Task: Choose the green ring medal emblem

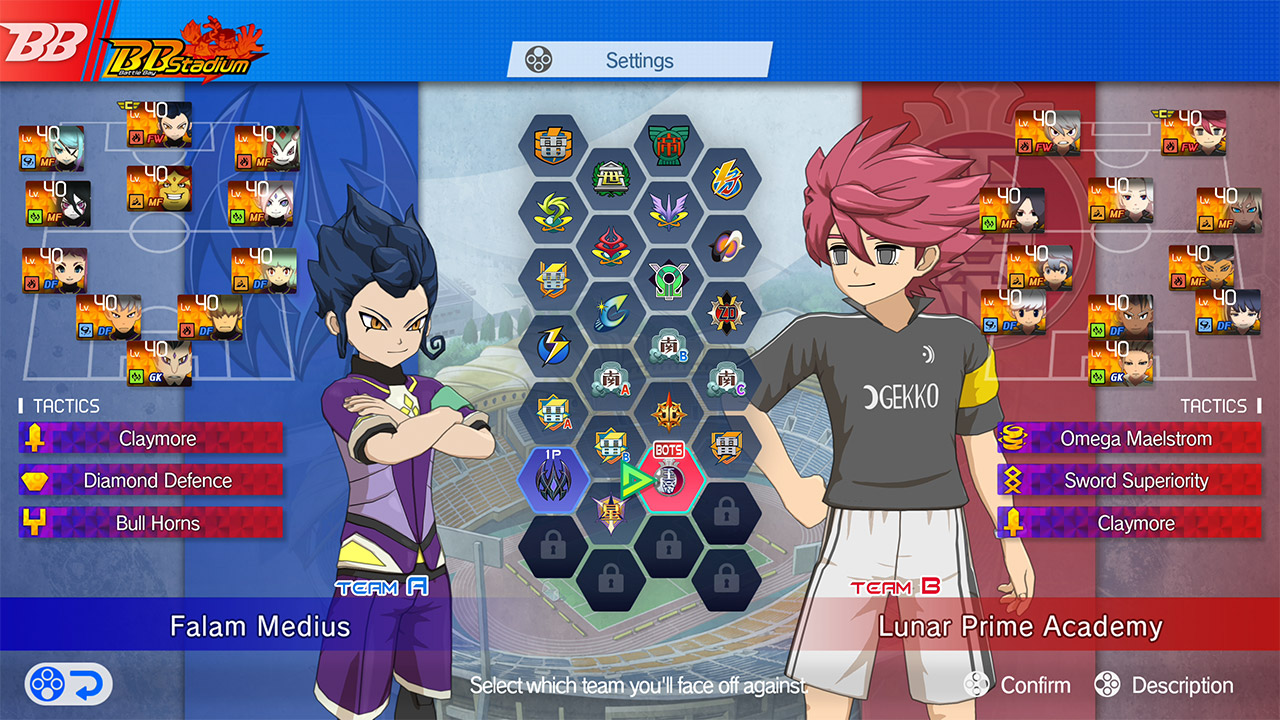Action: pyautogui.click(x=669, y=279)
